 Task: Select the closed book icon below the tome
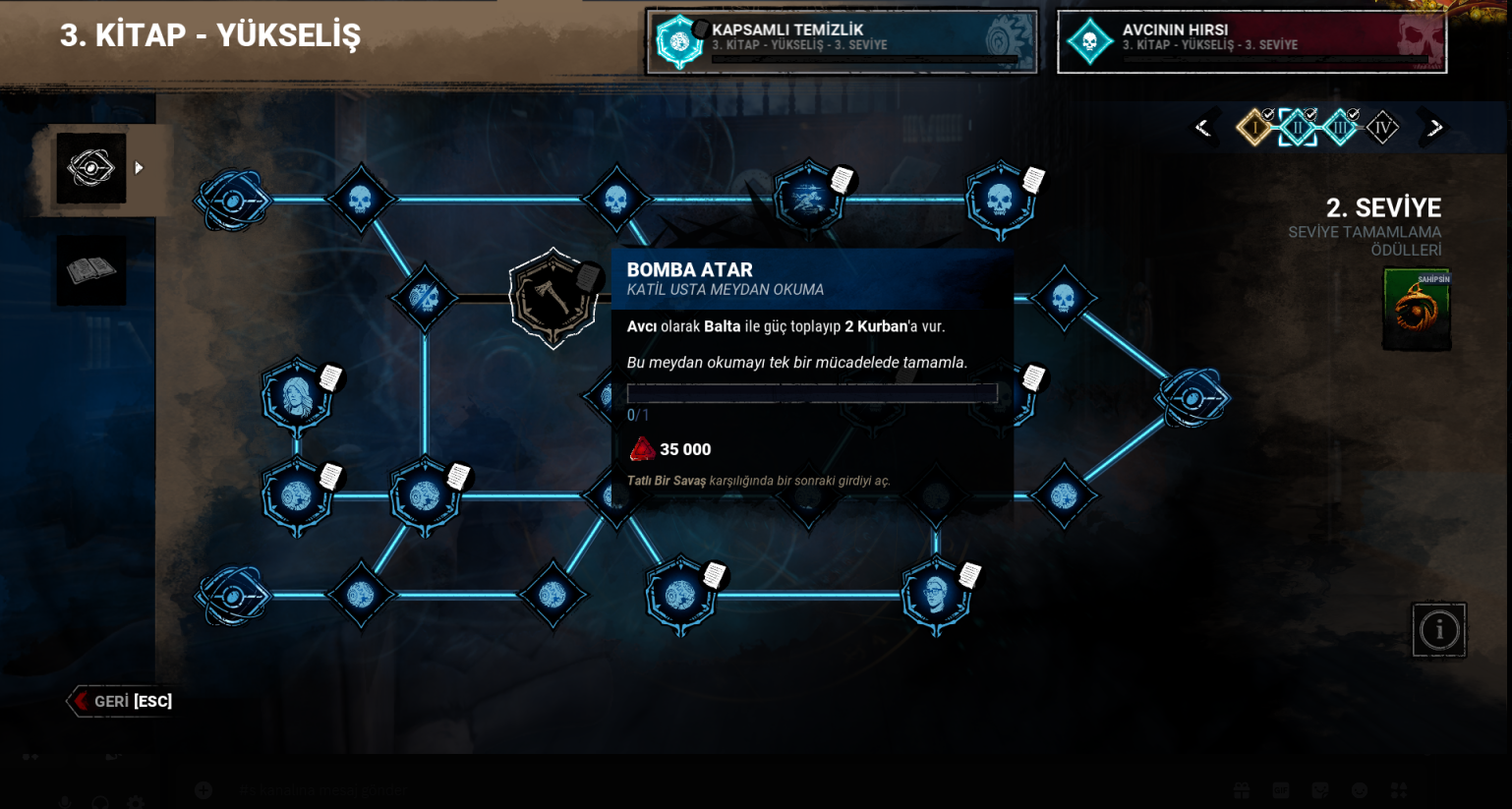90,269
